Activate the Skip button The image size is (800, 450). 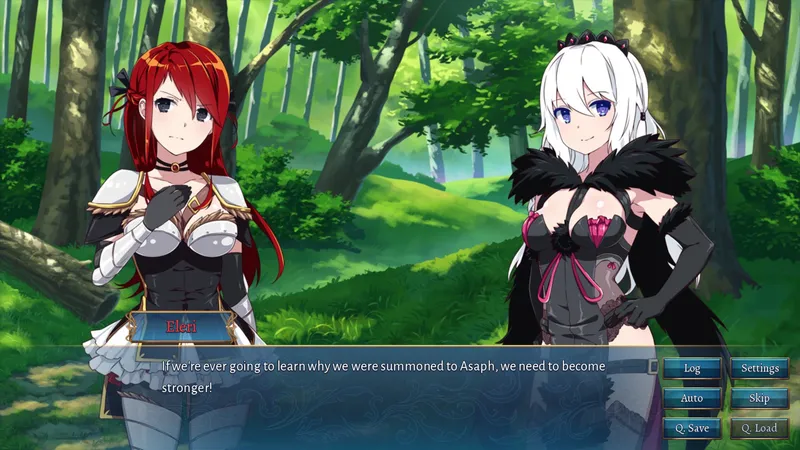pos(759,398)
